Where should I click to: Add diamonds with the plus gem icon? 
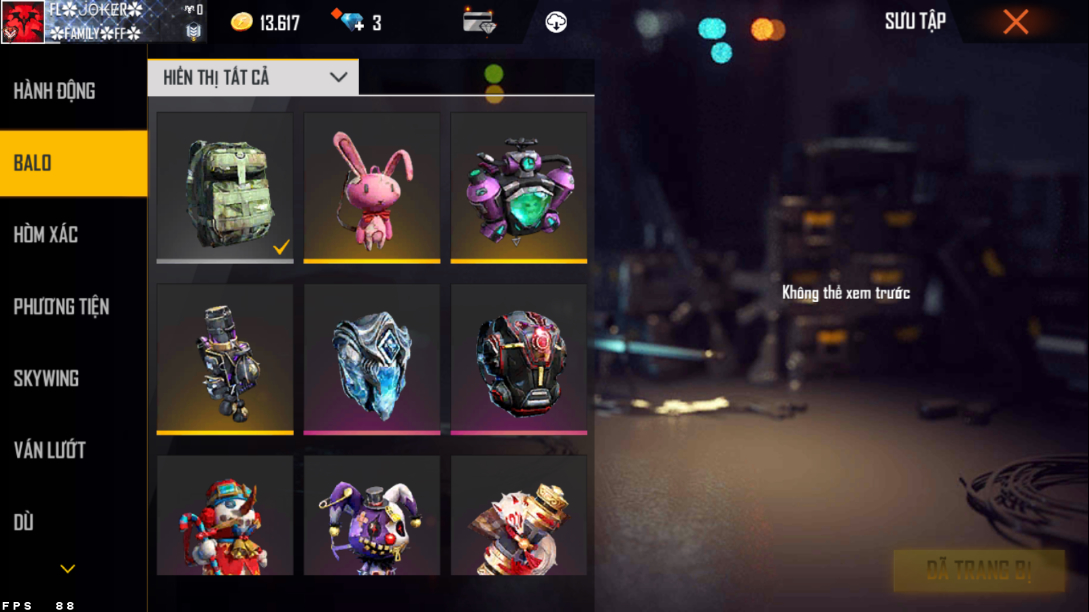pos(352,22)
